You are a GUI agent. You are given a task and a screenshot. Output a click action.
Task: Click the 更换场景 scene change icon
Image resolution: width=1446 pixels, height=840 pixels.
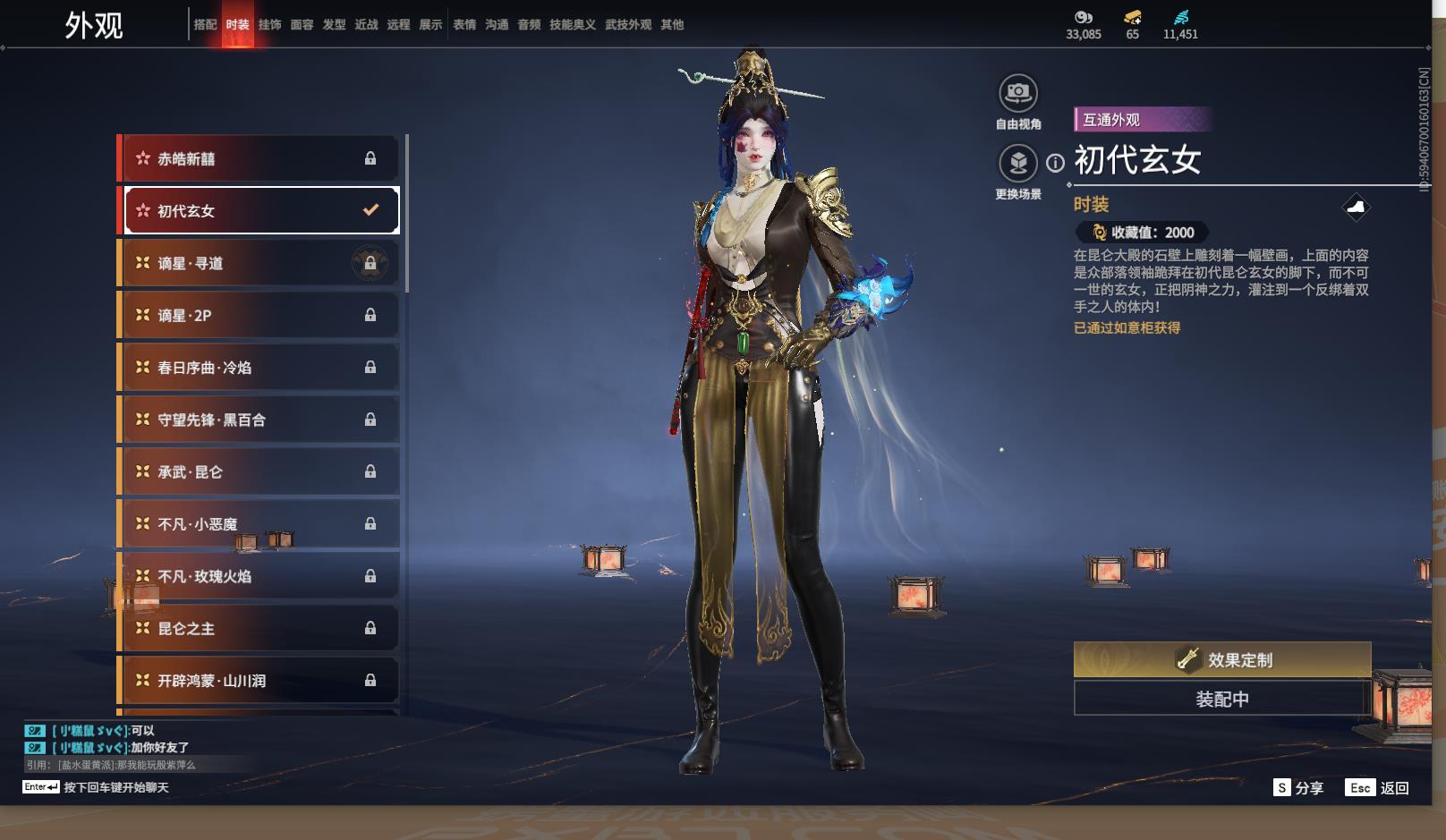(1017, 164)
